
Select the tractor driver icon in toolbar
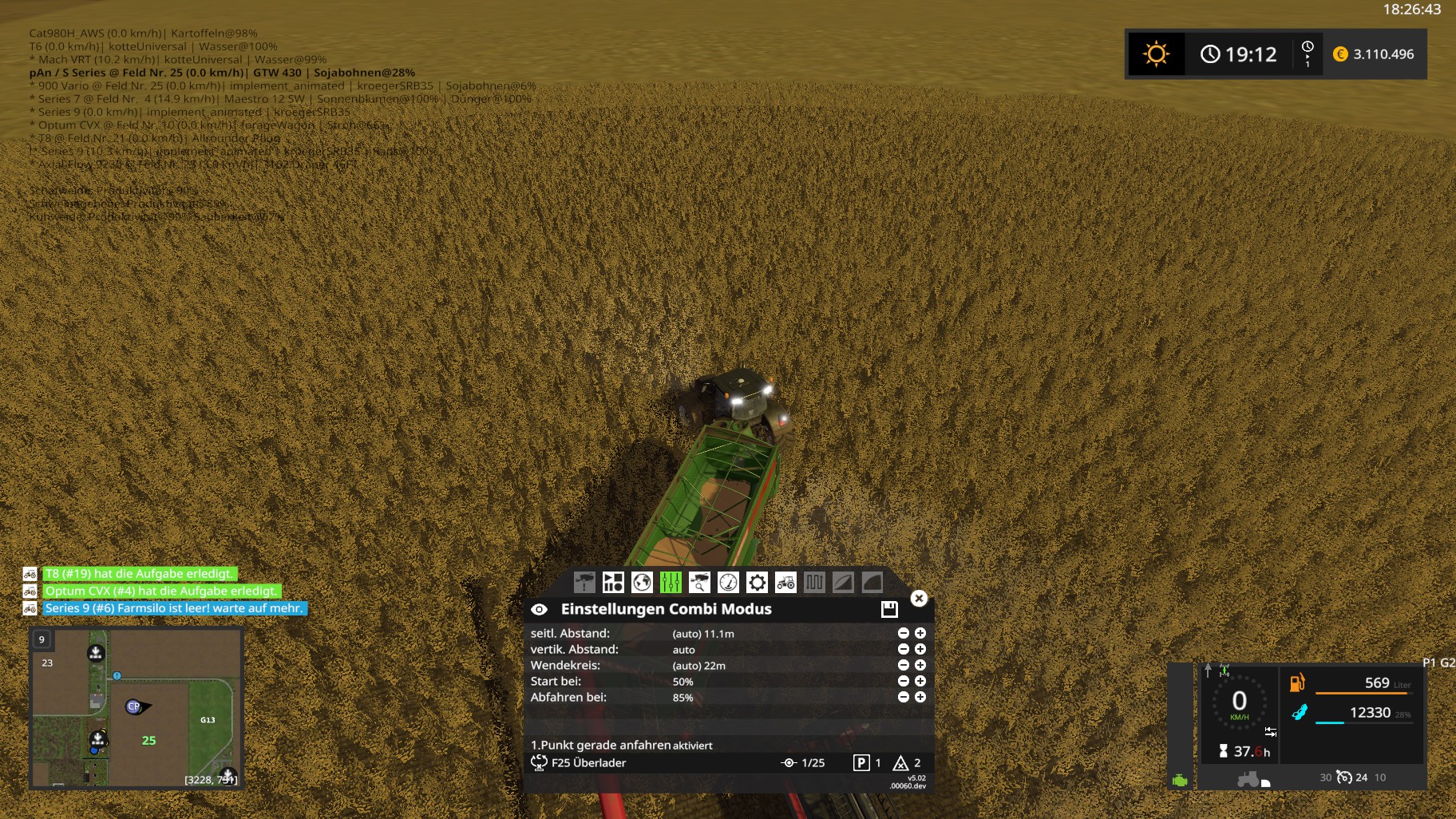786,583
